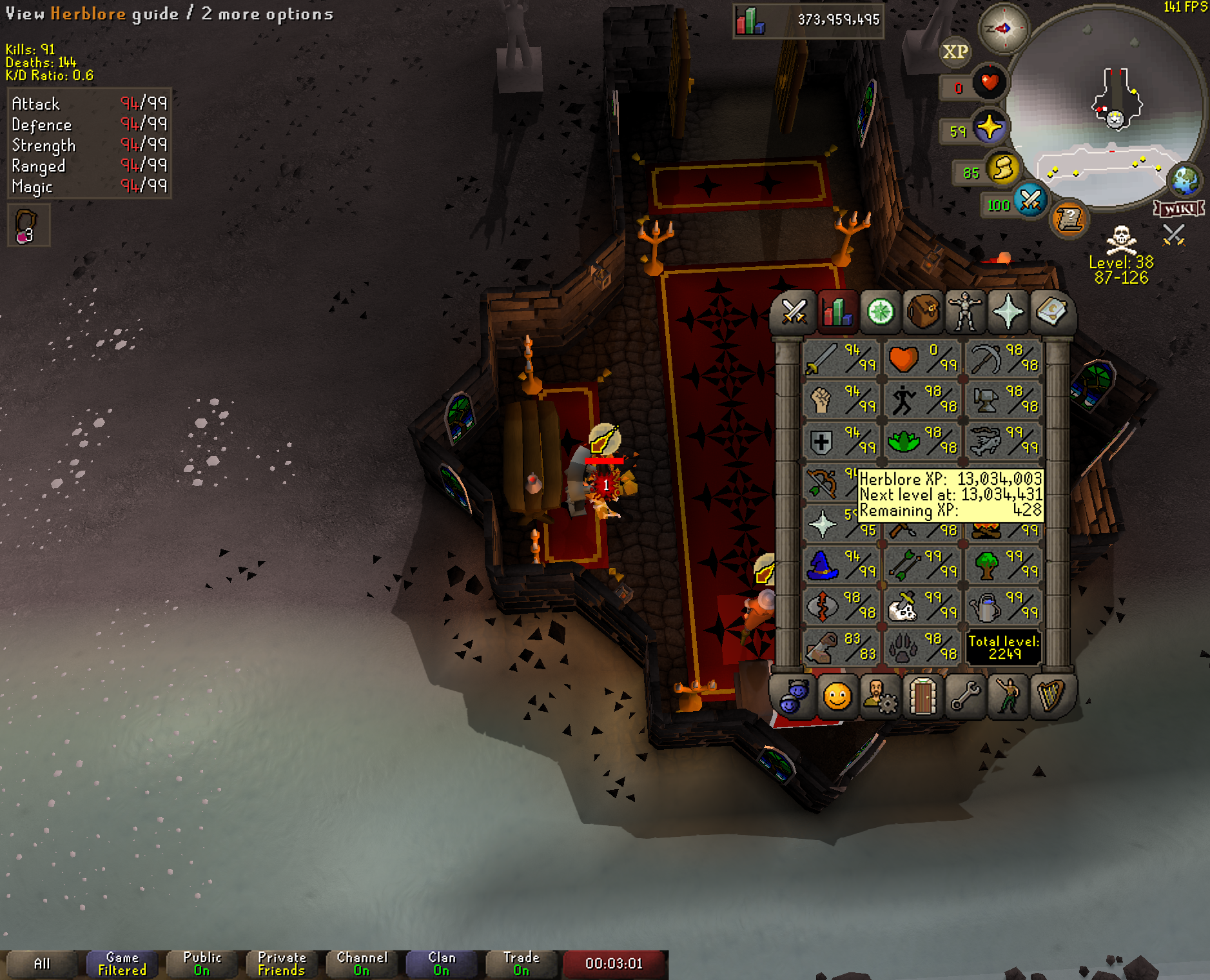This screenshot has width=1210, height=980.
Task: Switch to the Spellbook tab
Action: click(1051, 313)
